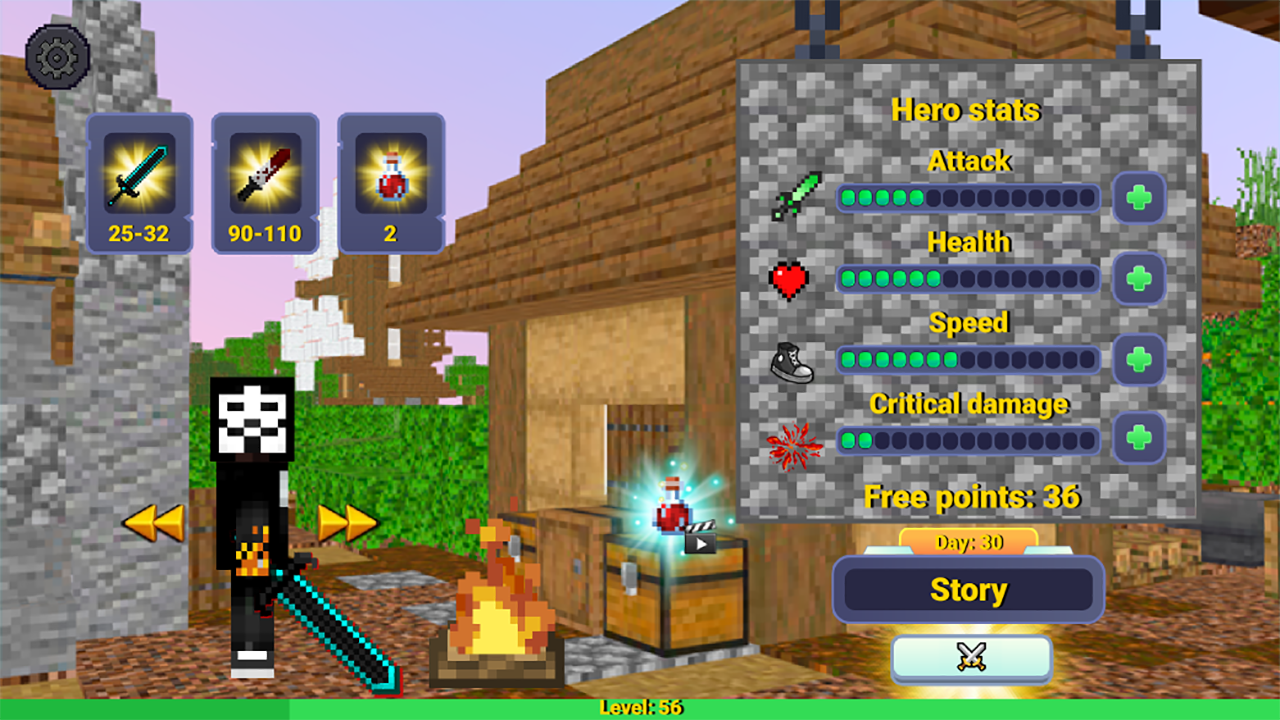Viewport: 1280px width, 720px height.
Task: Open the settings gear menu
Action: 56,56
